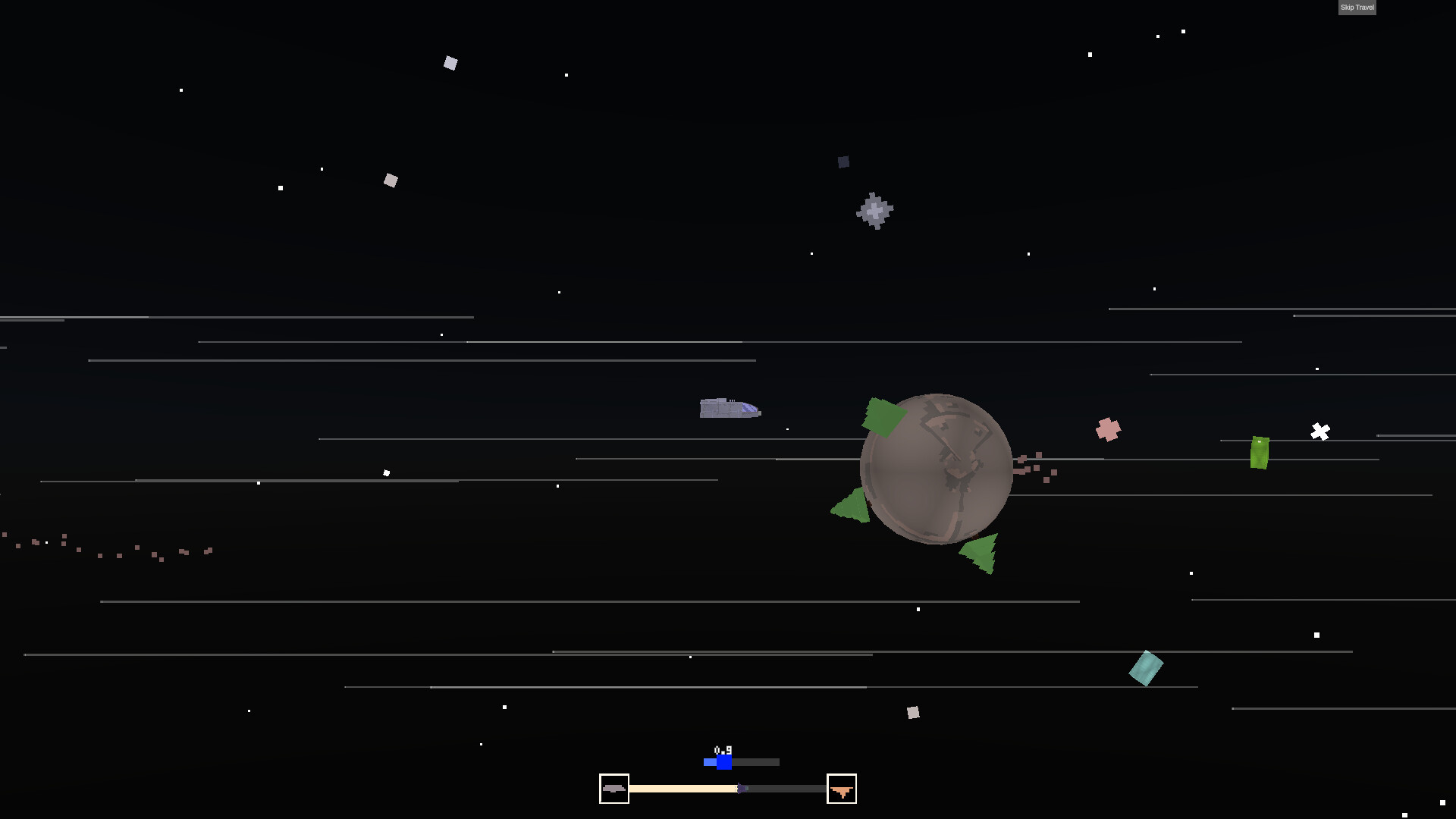The width and height of the screenshot is (1456, 819).
Task: Select the small white square debris top left
Action: point(450,62)
